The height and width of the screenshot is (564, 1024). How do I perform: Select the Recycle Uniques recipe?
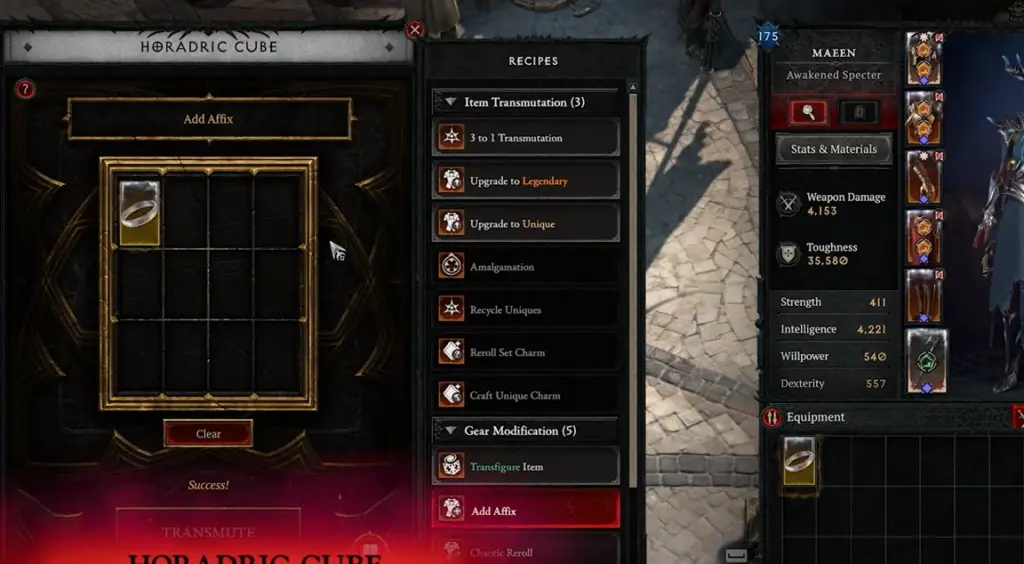pos(526,310)
